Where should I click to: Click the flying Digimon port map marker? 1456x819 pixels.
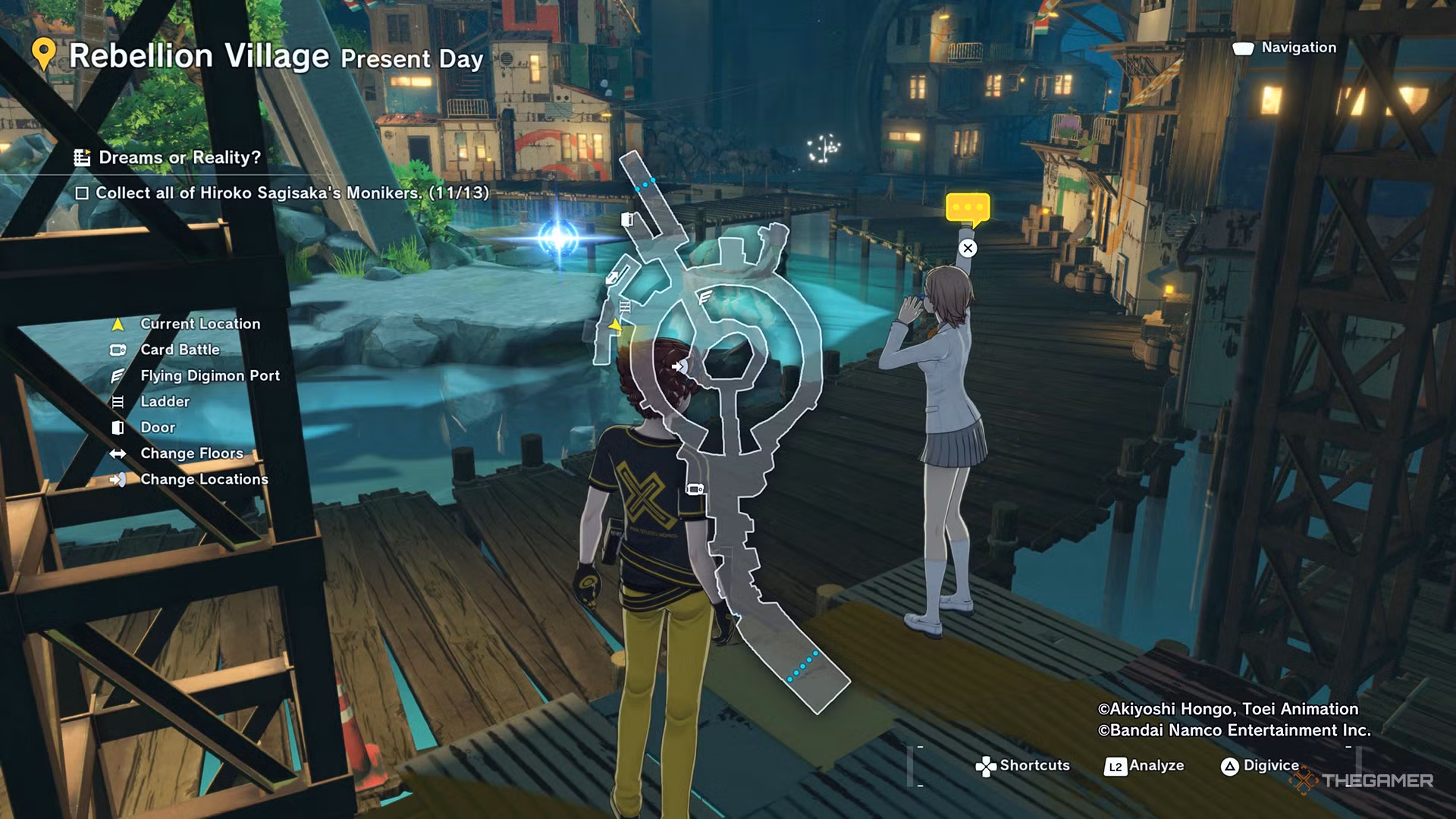pyautogui.click(x=704, y=297)
